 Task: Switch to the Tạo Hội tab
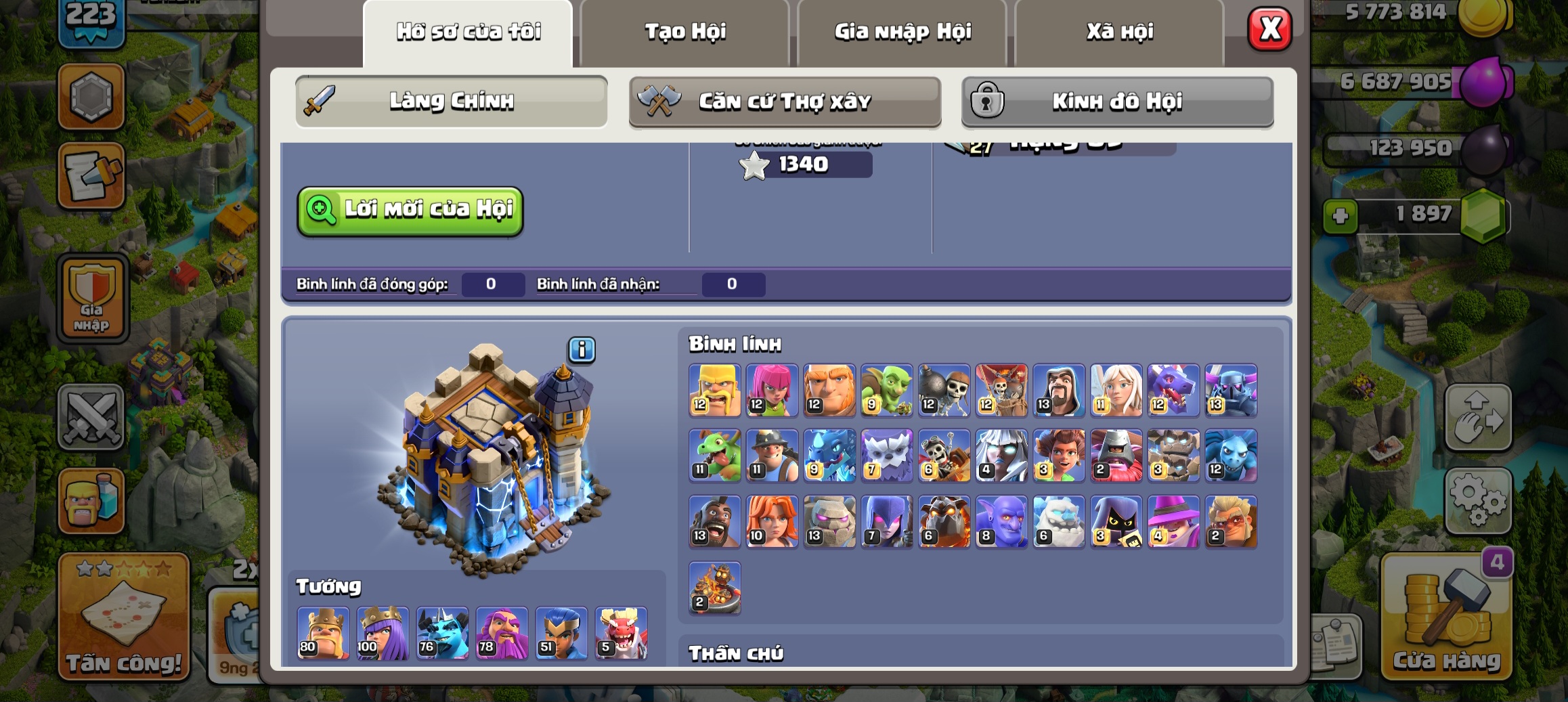[684, 32]
